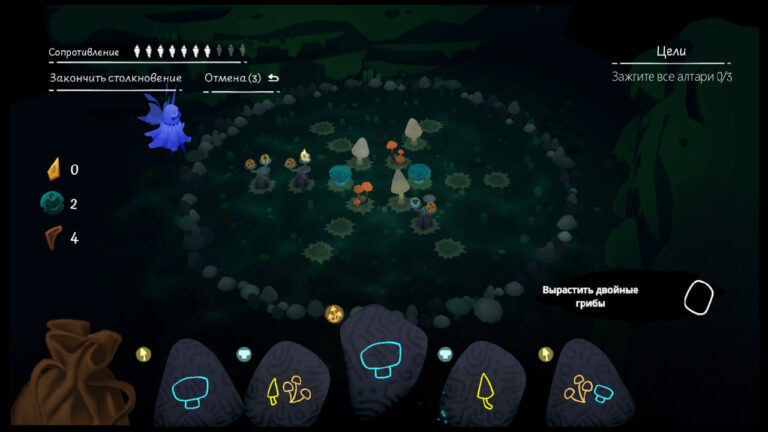Undo a move with "Отмена (3)"

[x=241, y=78]
